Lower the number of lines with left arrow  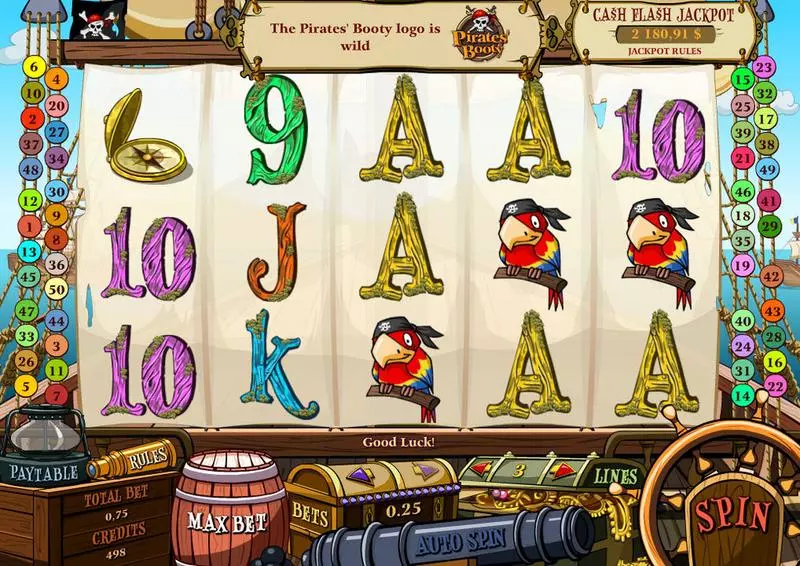coord(480,469)
